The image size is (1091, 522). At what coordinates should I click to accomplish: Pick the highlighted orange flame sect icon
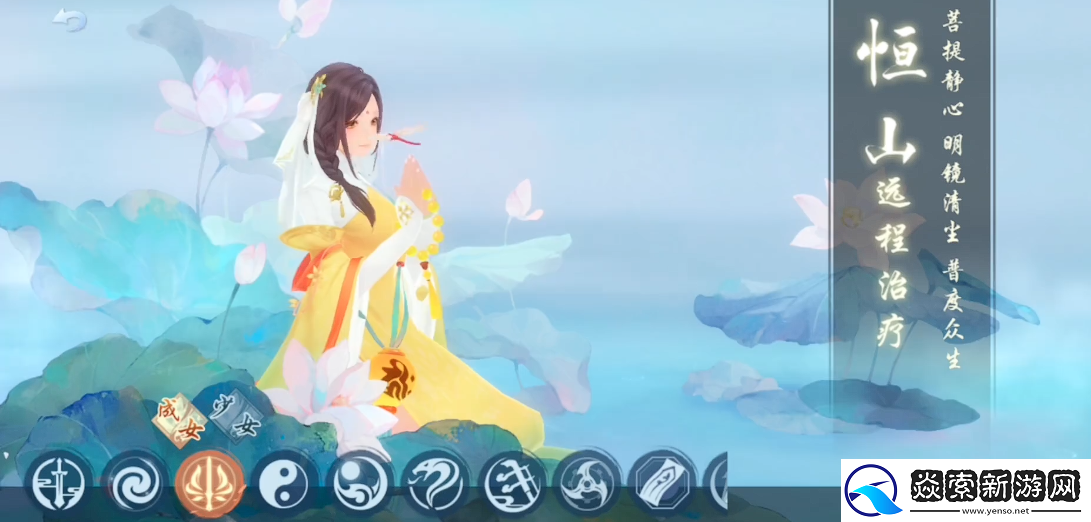click(209, 484)
